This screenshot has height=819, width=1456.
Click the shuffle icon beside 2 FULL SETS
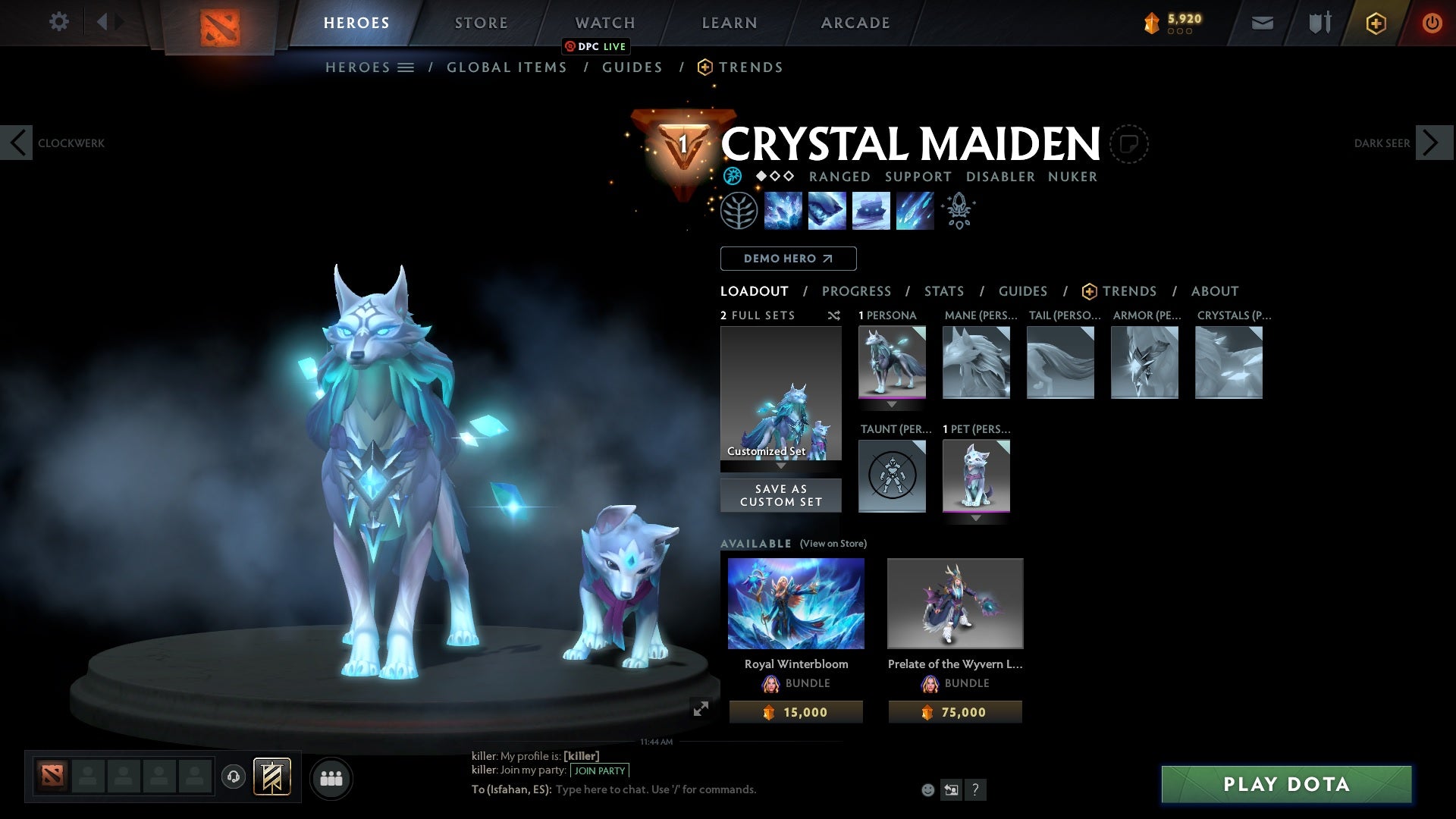click(x=834, y=316)
